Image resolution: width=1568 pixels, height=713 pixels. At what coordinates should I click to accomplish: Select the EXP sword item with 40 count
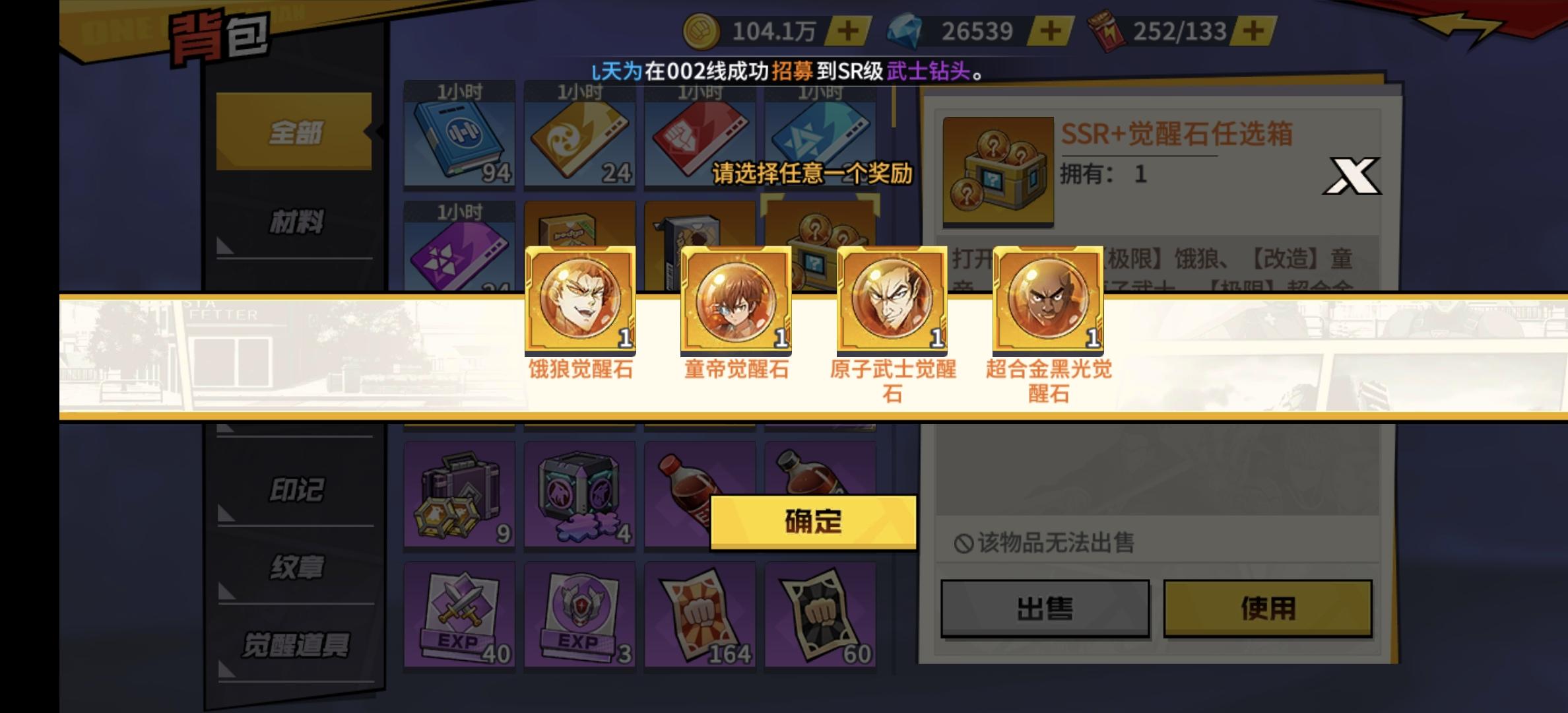[x=459, y=614]
